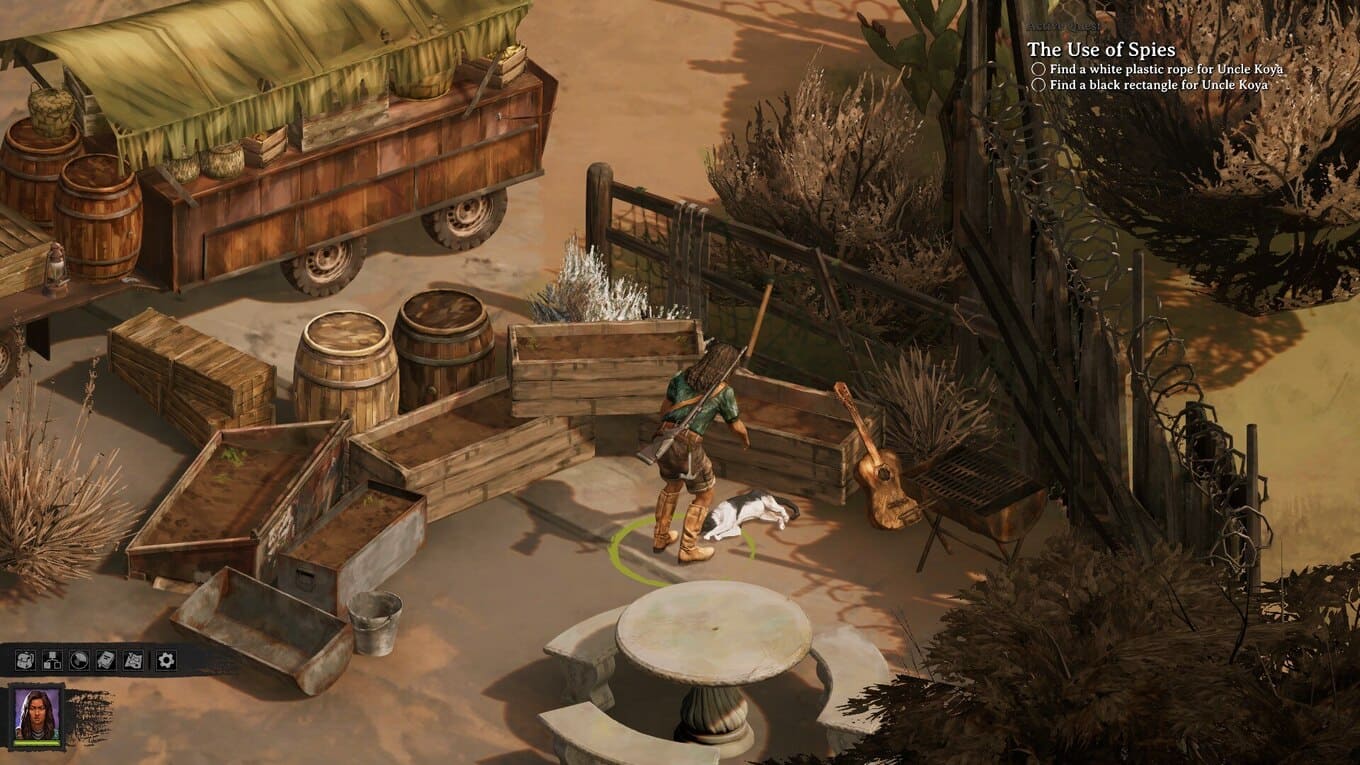The height and width of the screenshot is (765, 1360).
Task: Click the round globe icon in toolbar
Action: tap(79, 660)
